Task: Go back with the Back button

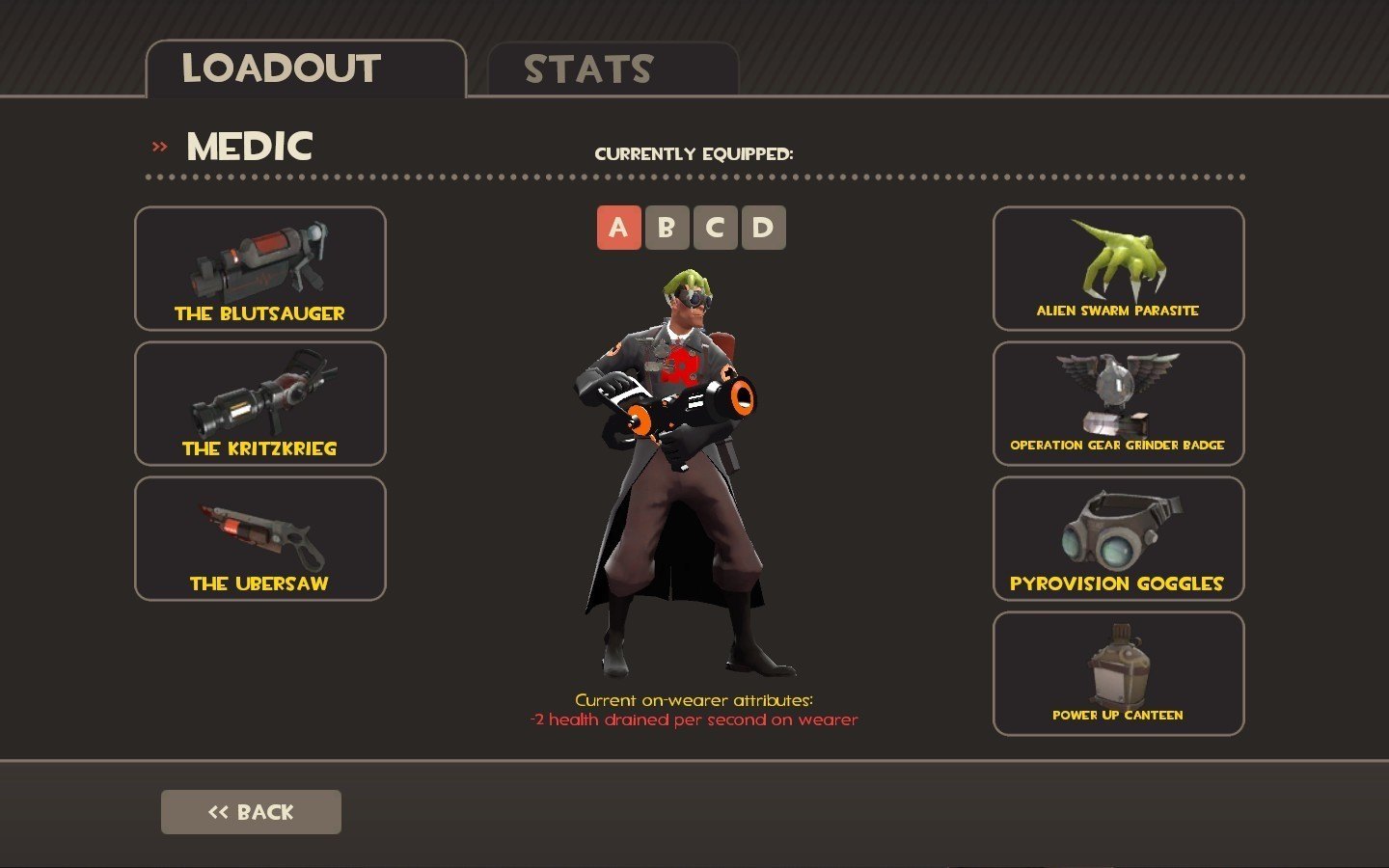Action: [x=251, y=812]
